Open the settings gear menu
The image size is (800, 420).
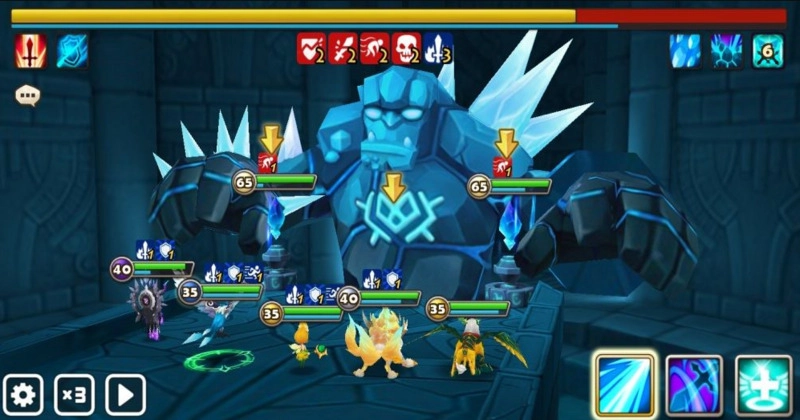[x=23, y=395]
